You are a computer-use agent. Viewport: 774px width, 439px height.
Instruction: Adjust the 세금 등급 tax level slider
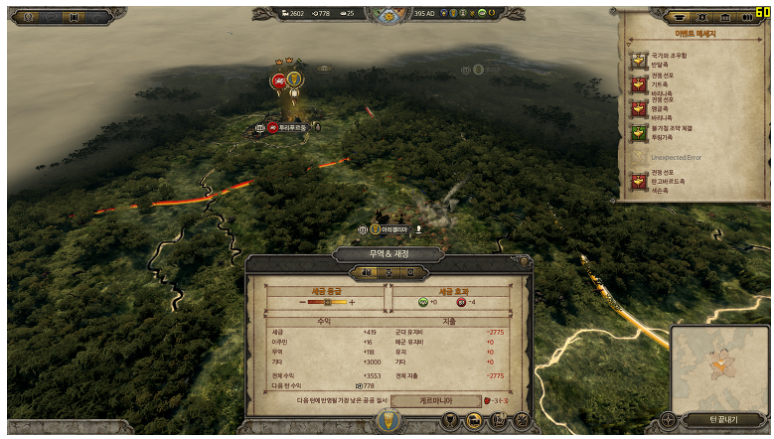coord(325,302)
